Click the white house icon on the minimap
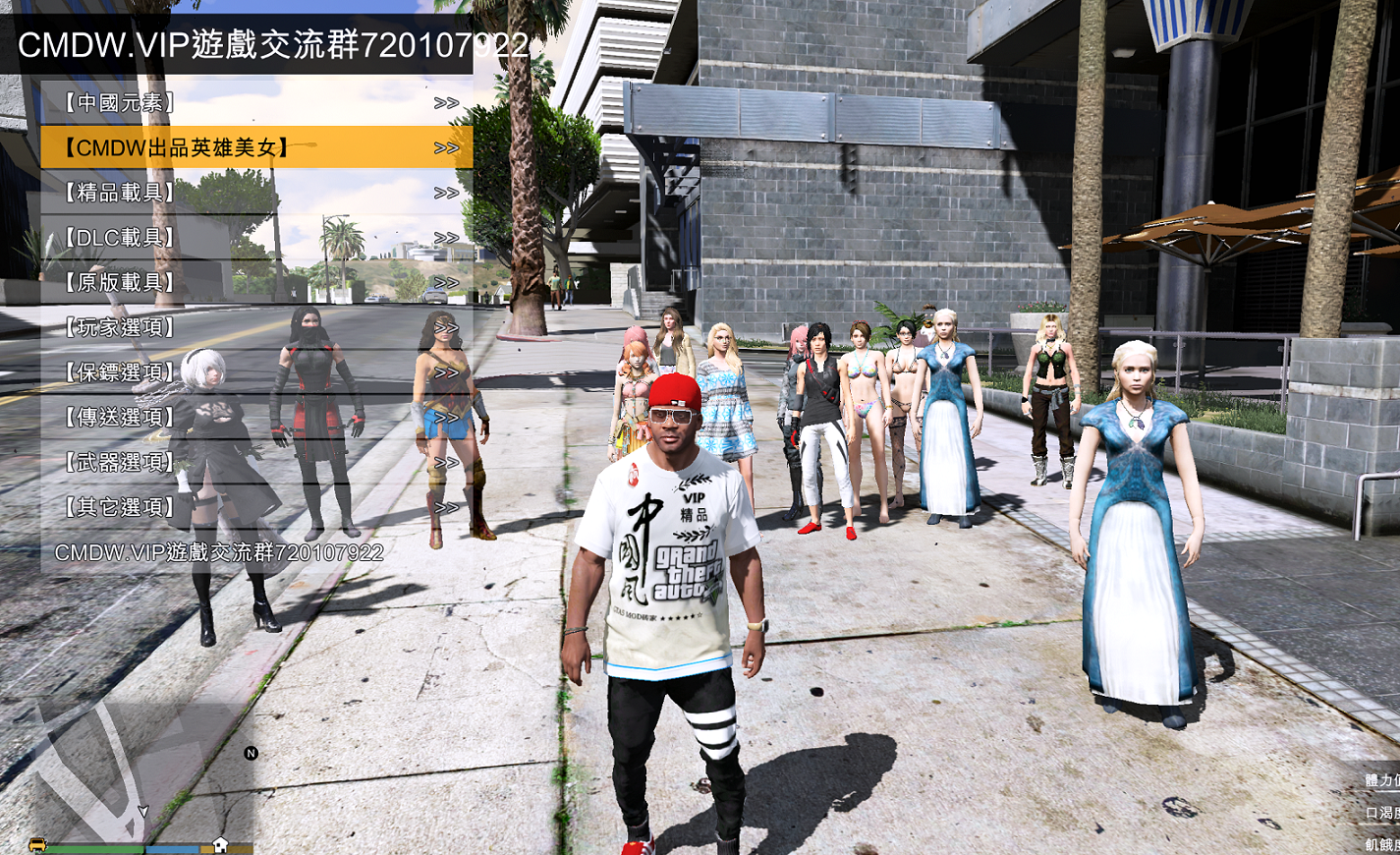This screenshot has width=1400, height=855. tap(220, 843)
